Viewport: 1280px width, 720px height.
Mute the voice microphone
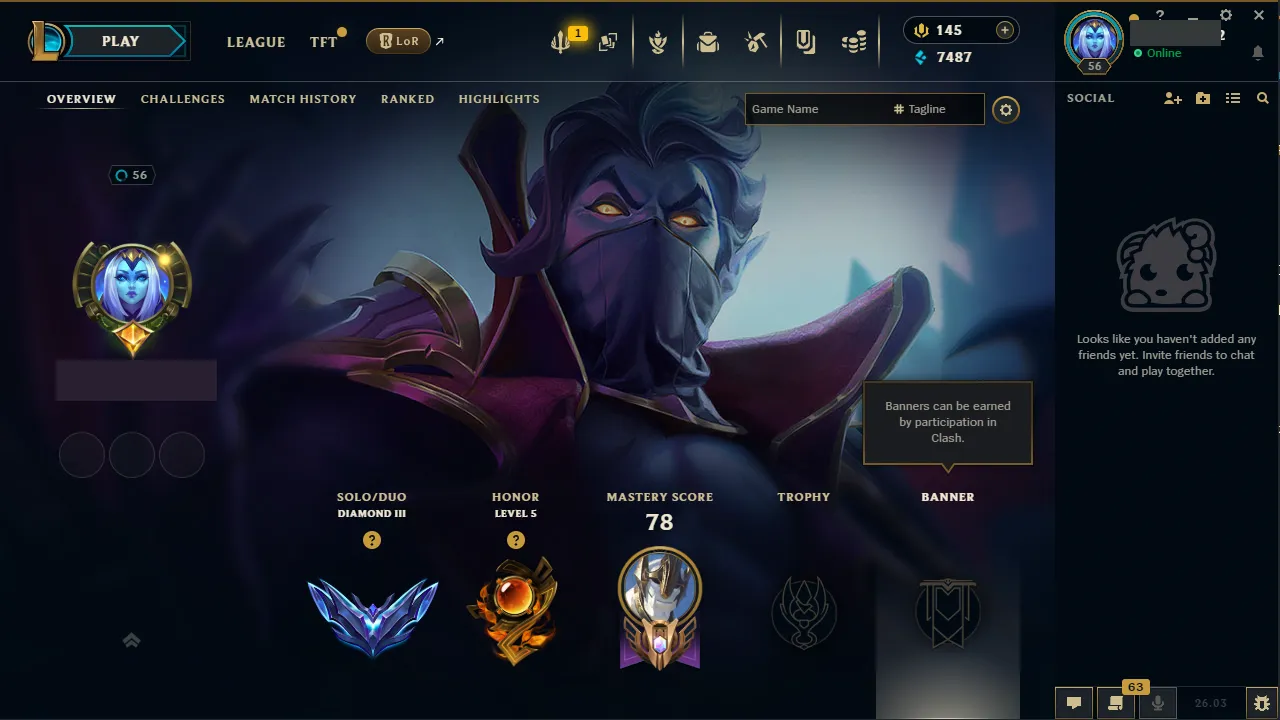pyautogui.click(x=1157, y=703)
